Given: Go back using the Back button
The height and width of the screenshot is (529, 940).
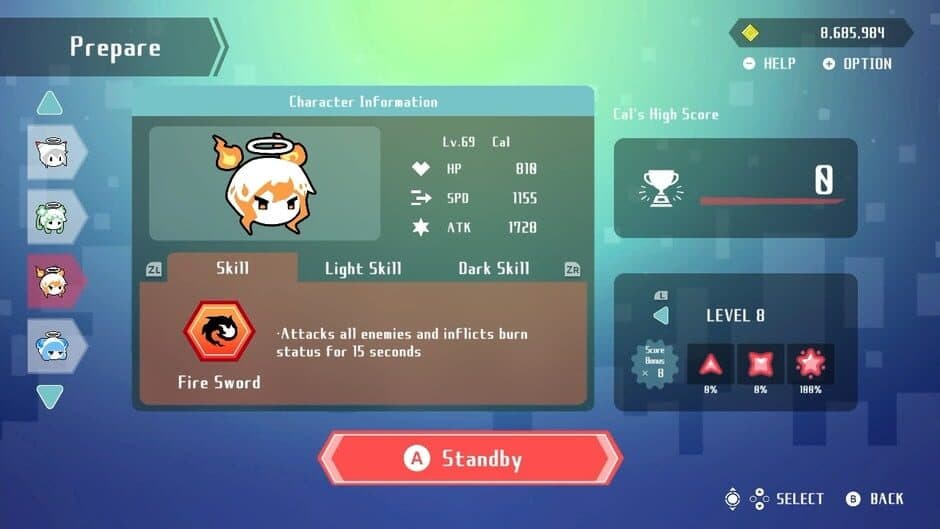Looking at the screenshot, I should click(876, 498).
